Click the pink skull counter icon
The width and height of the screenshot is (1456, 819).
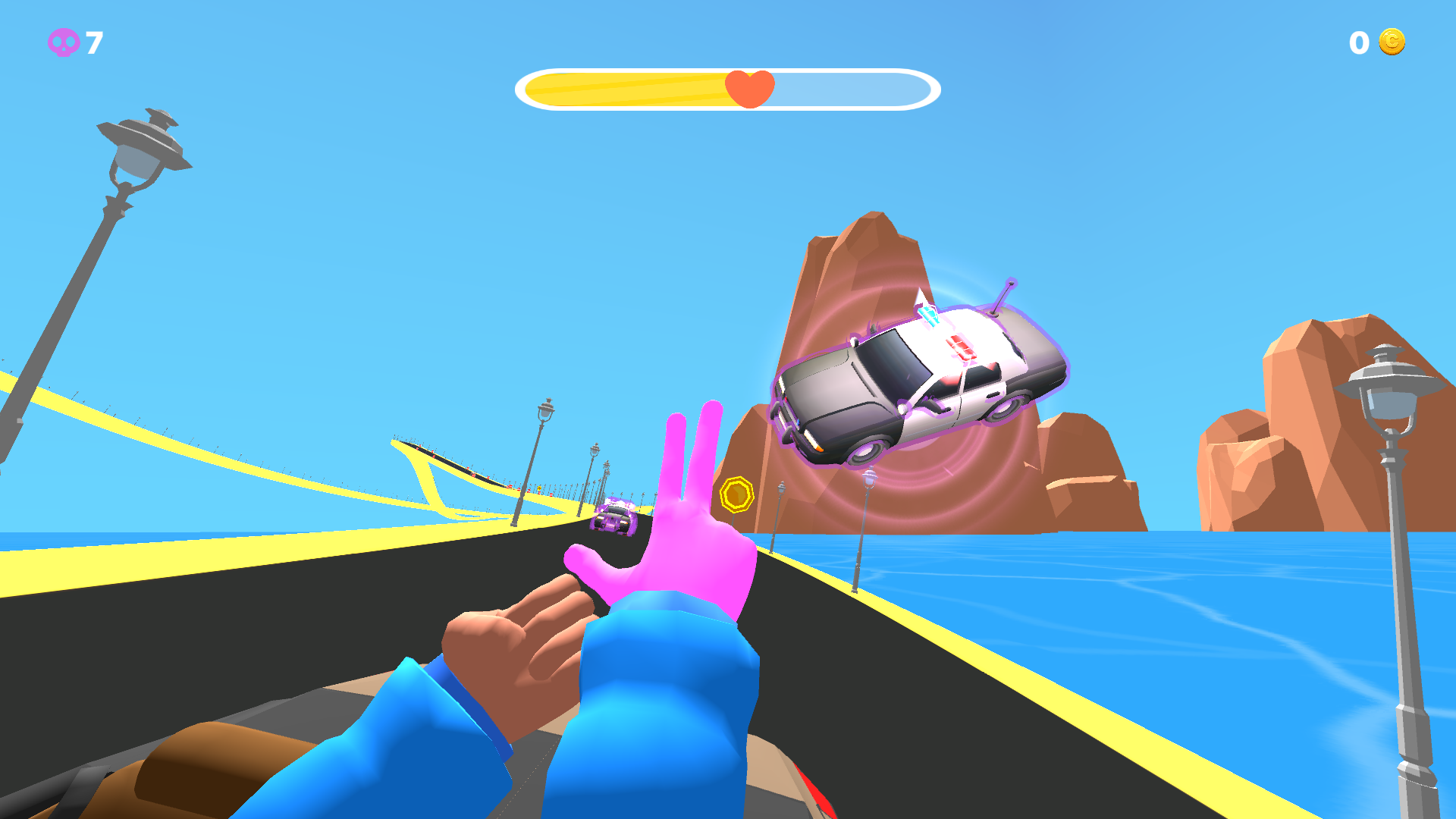64,43
